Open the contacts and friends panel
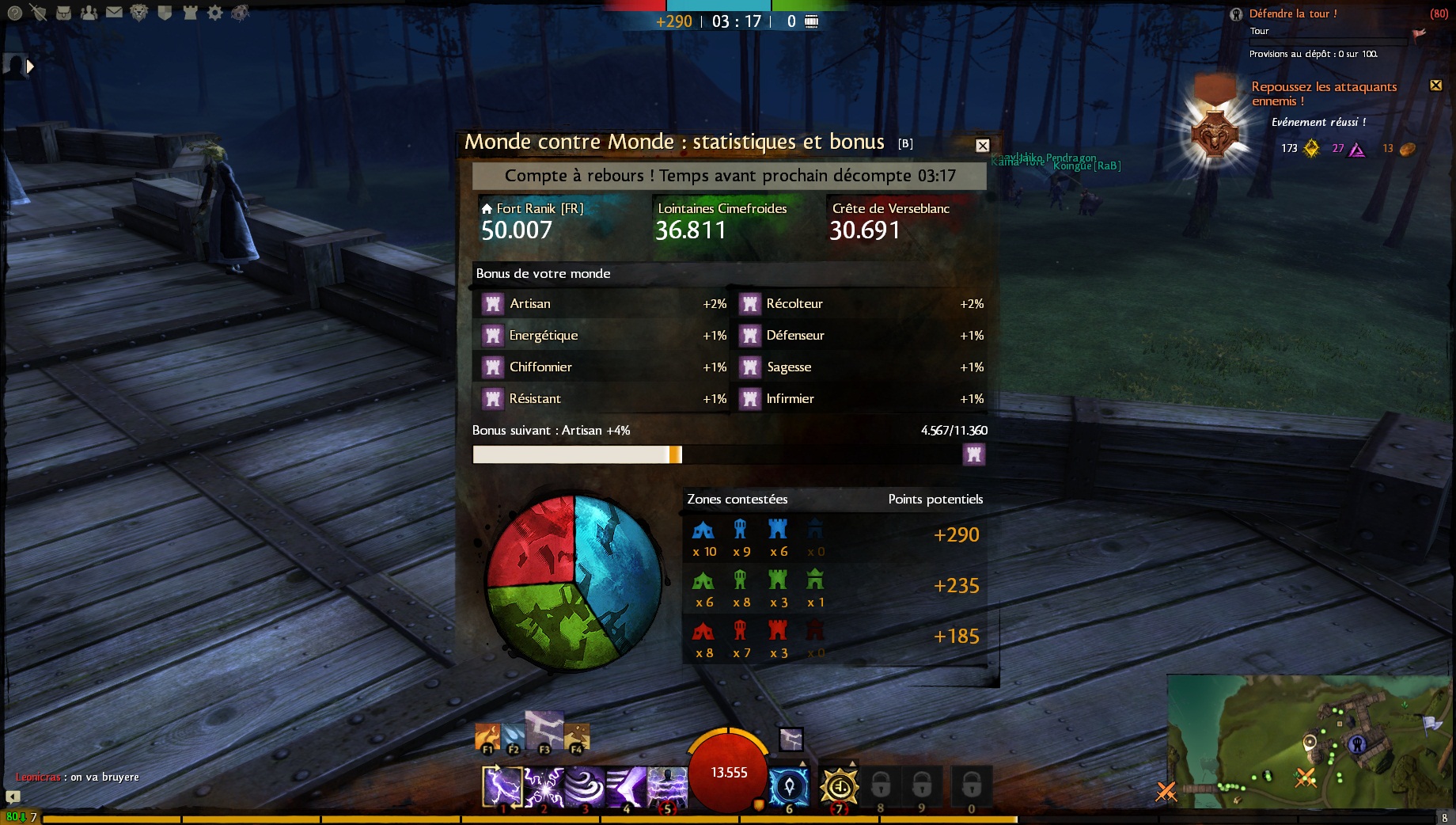Image resolution: width=1456 pixels, height=825 pixels. click(x=89, y=13)
